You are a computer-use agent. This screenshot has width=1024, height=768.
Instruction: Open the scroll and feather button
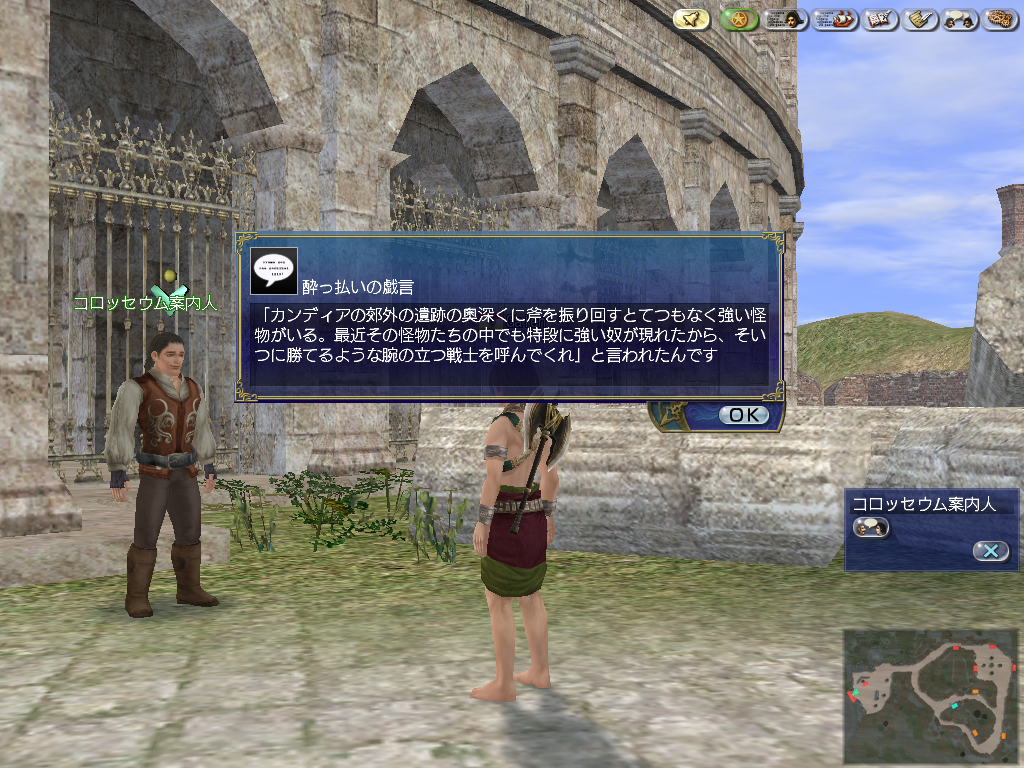[x=921, y=19]
